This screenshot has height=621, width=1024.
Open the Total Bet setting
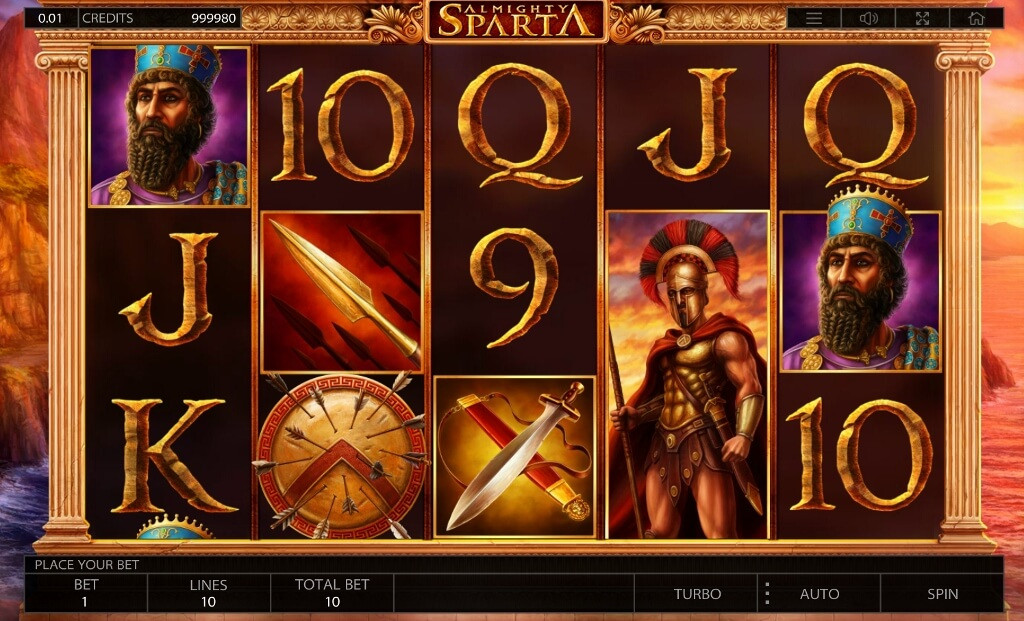coord(332,593)
